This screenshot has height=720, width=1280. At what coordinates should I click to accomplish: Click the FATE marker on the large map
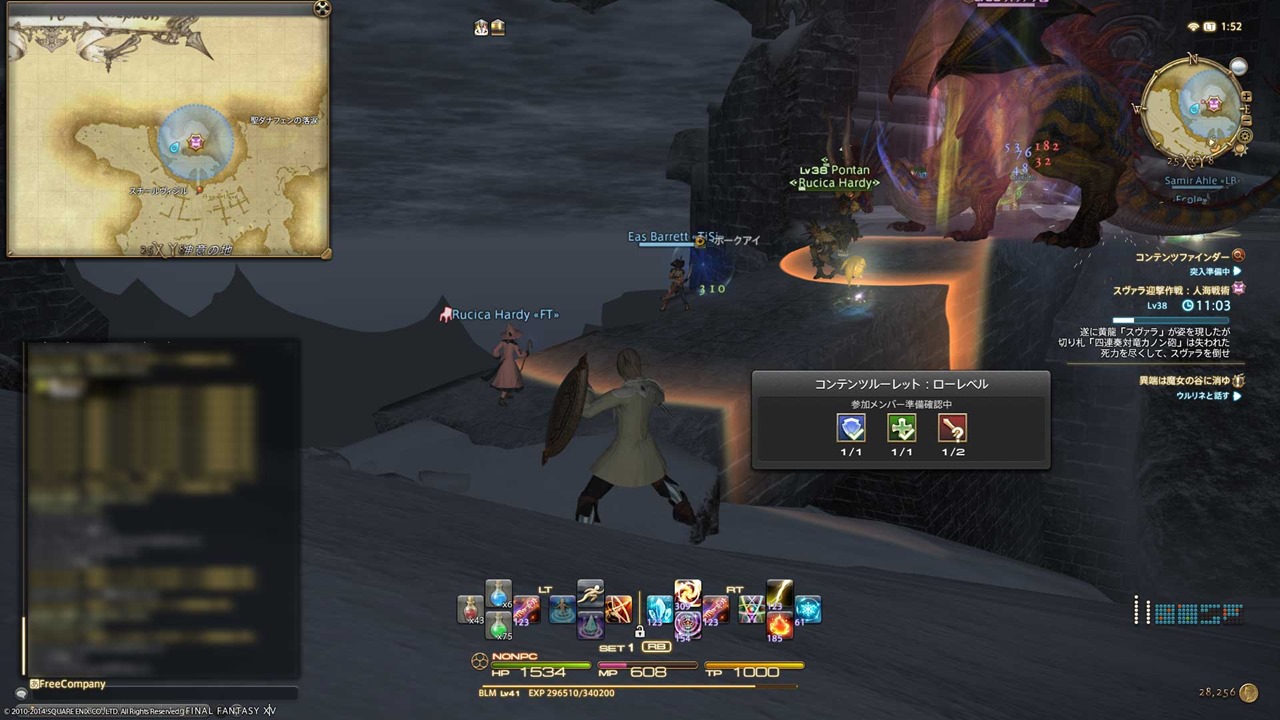pos(196,144)
